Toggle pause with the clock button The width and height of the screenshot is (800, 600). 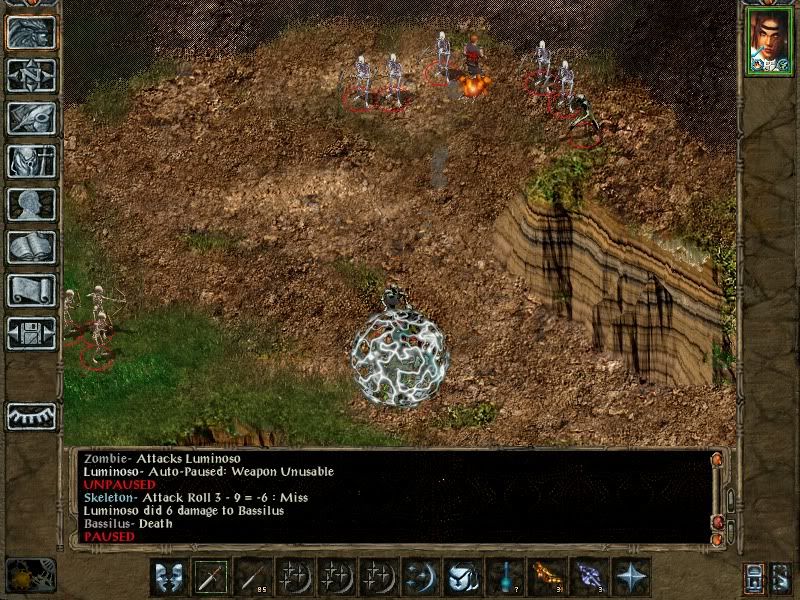tap(31, 575)
